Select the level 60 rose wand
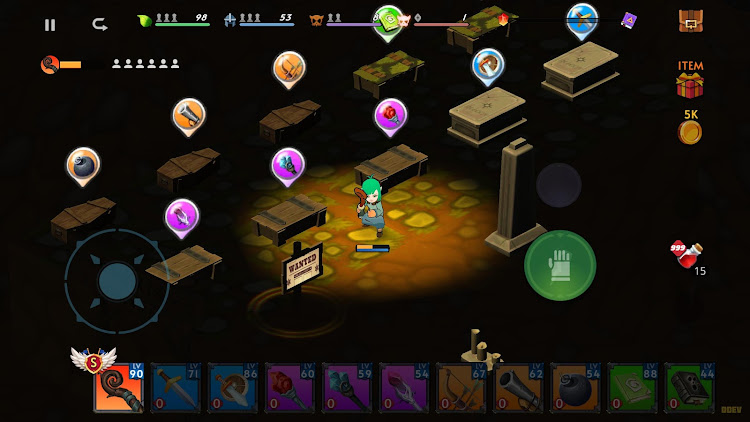The width and height of the screenshot is (750, 422). tap(290, 389)
